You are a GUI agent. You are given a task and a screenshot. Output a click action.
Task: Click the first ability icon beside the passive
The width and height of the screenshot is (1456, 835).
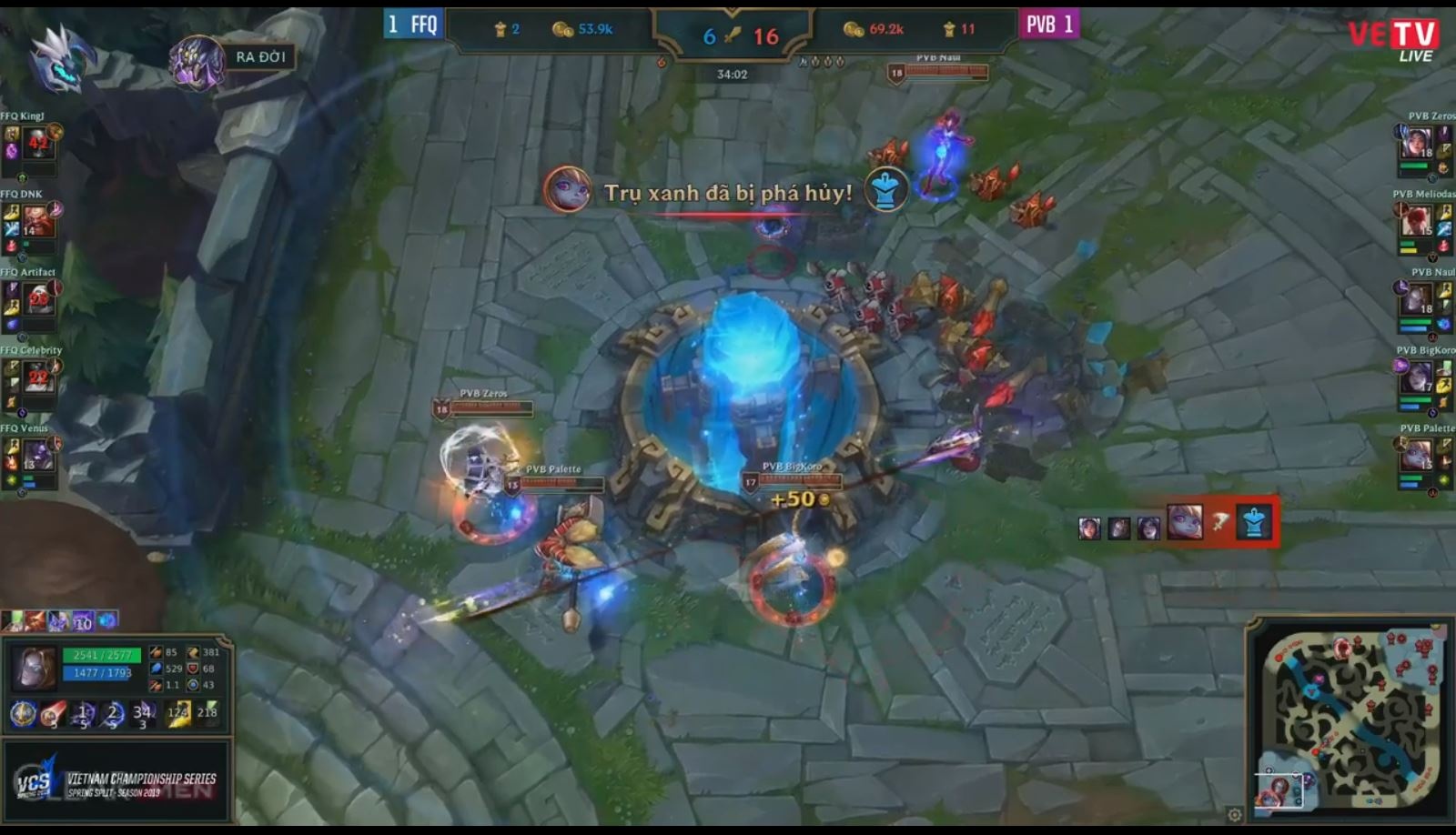[x=53, y=714]
